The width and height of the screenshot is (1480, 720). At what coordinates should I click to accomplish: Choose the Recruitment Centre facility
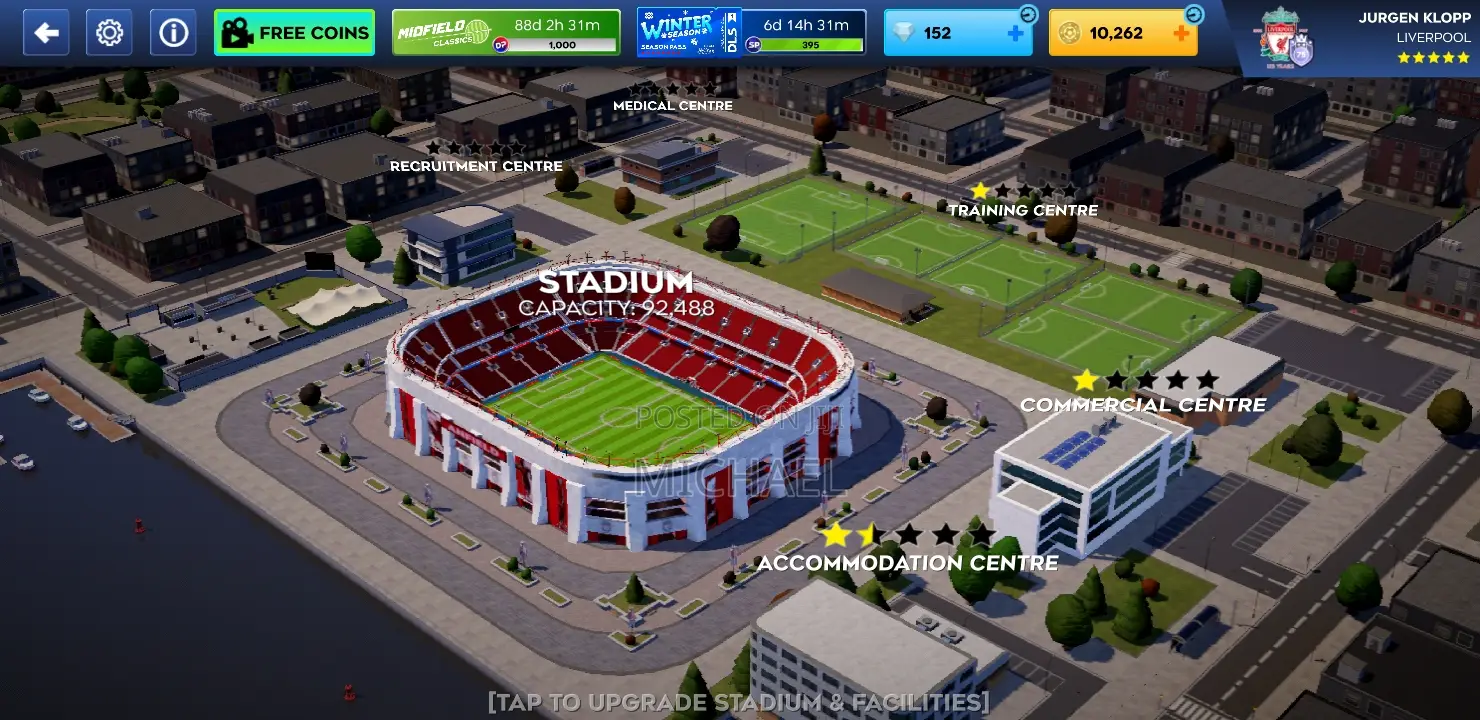[x=476, y=165]
